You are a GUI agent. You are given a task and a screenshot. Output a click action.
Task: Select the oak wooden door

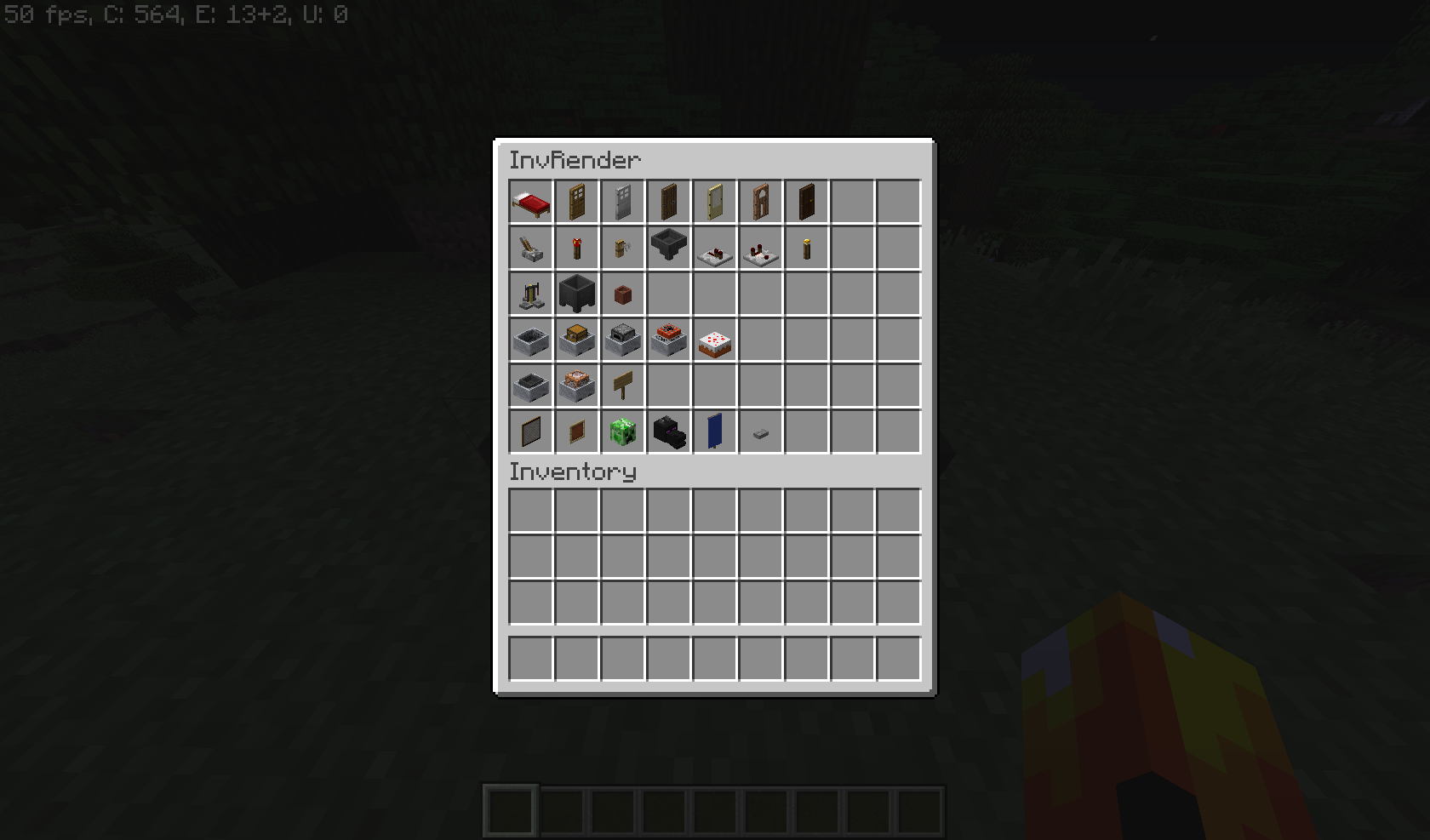(x=576, y=202)
